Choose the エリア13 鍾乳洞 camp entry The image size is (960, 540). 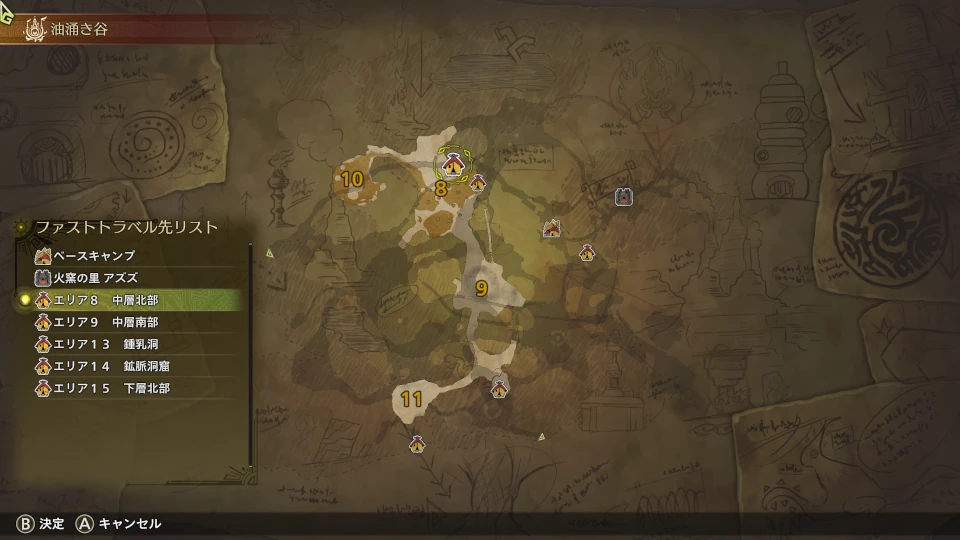click(x=100, y=344)
